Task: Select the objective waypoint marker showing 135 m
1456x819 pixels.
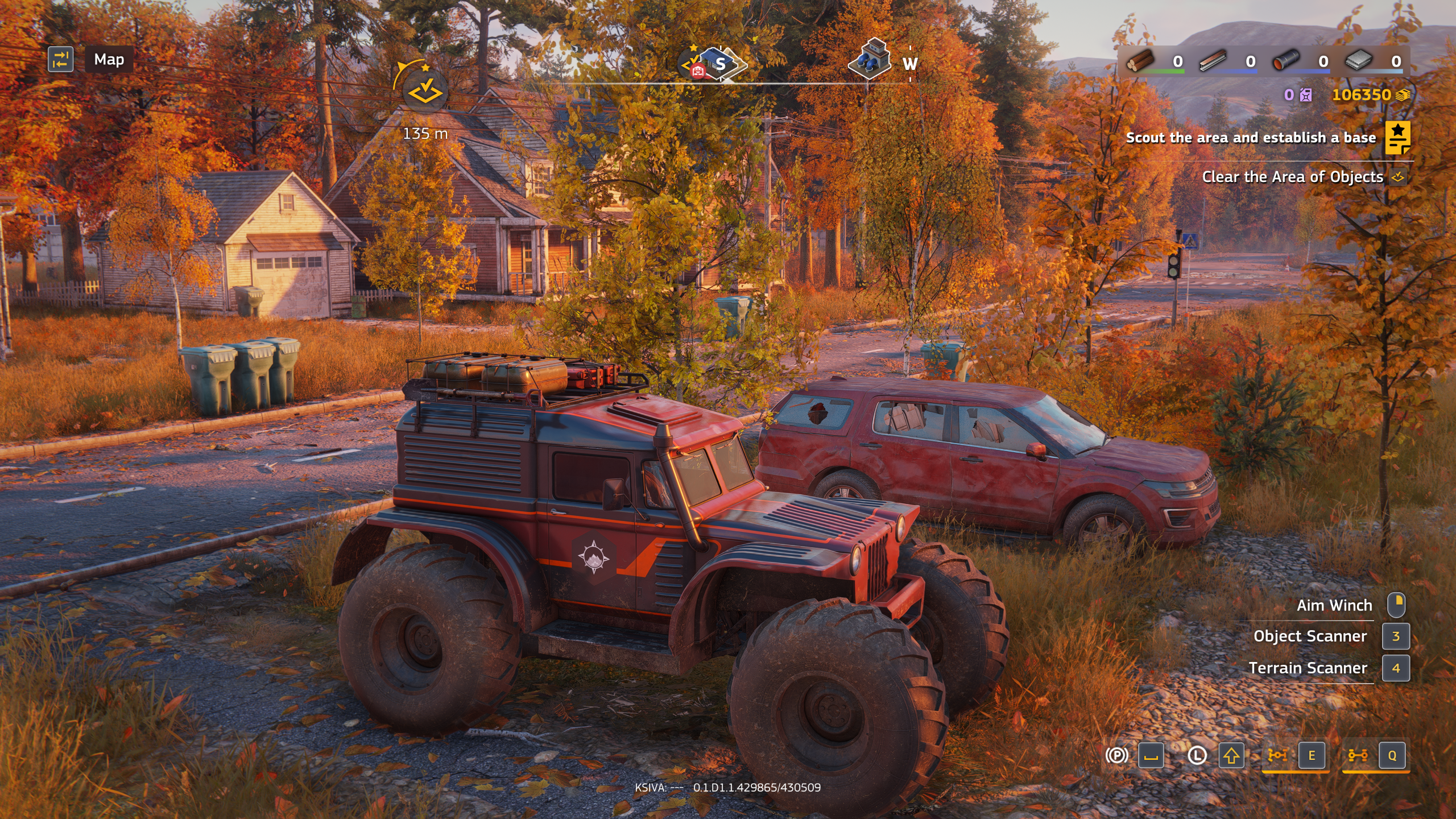Action: pos(425,91)
